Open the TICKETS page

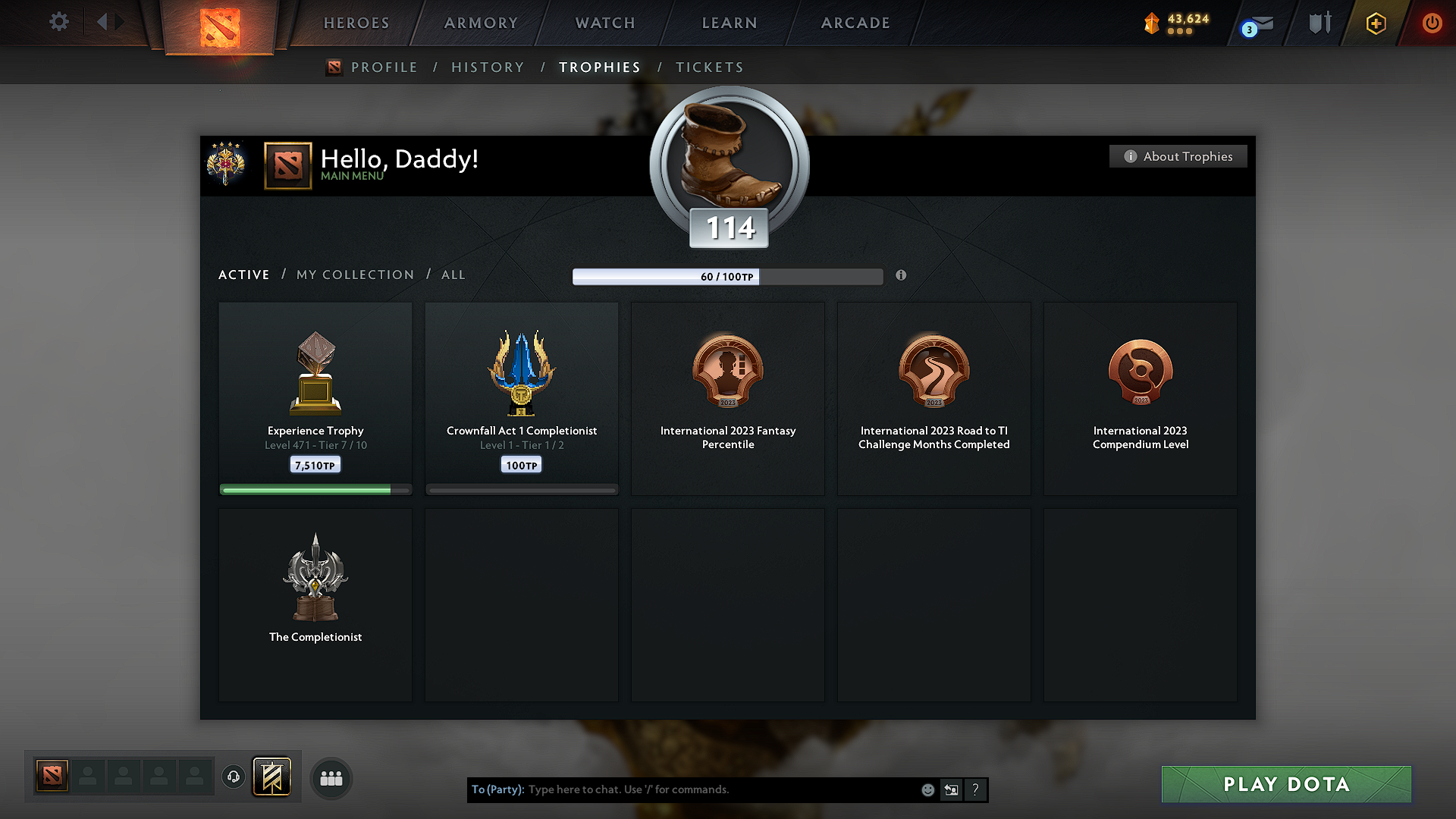pos(709,67)
